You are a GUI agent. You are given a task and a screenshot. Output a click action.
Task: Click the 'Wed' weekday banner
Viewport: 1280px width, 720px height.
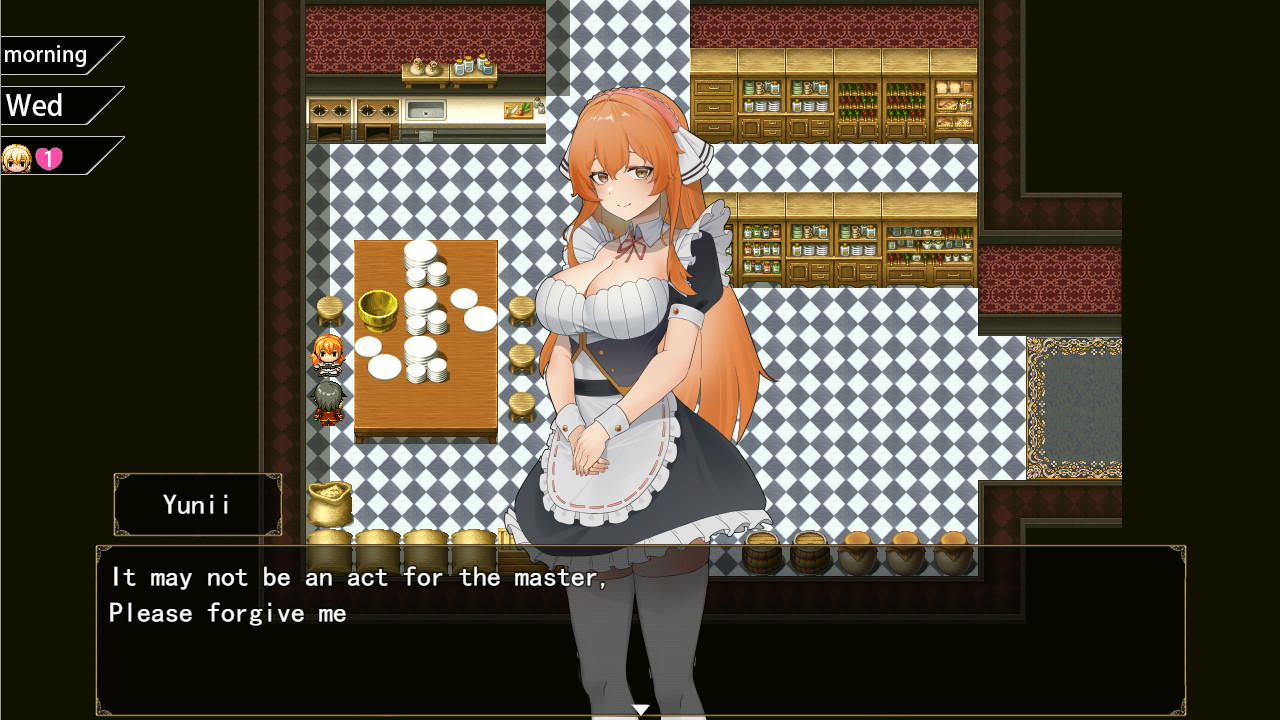pos(33,104)
